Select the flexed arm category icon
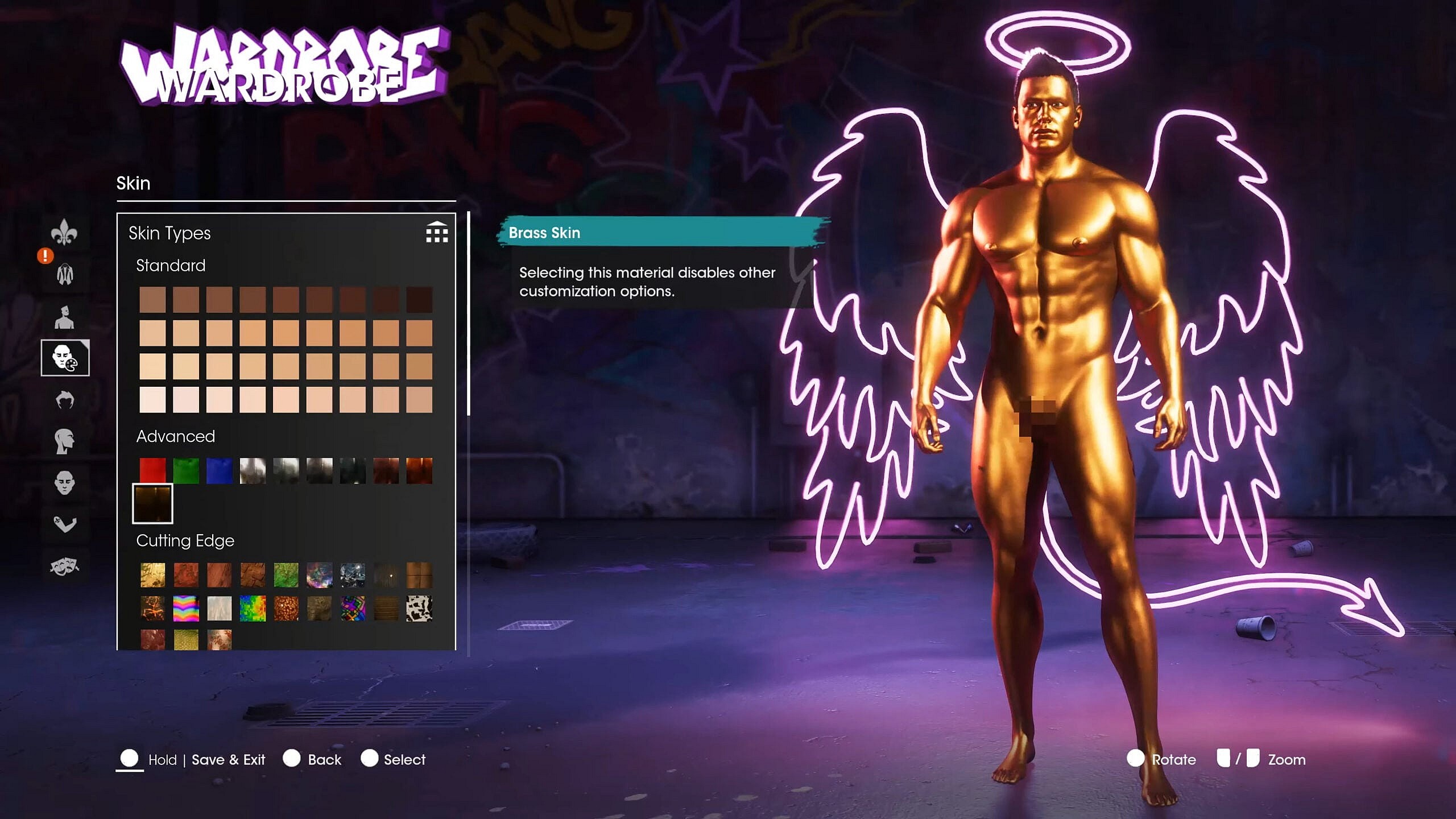The width and height of the screenshot is (1456, 819). 64,524
